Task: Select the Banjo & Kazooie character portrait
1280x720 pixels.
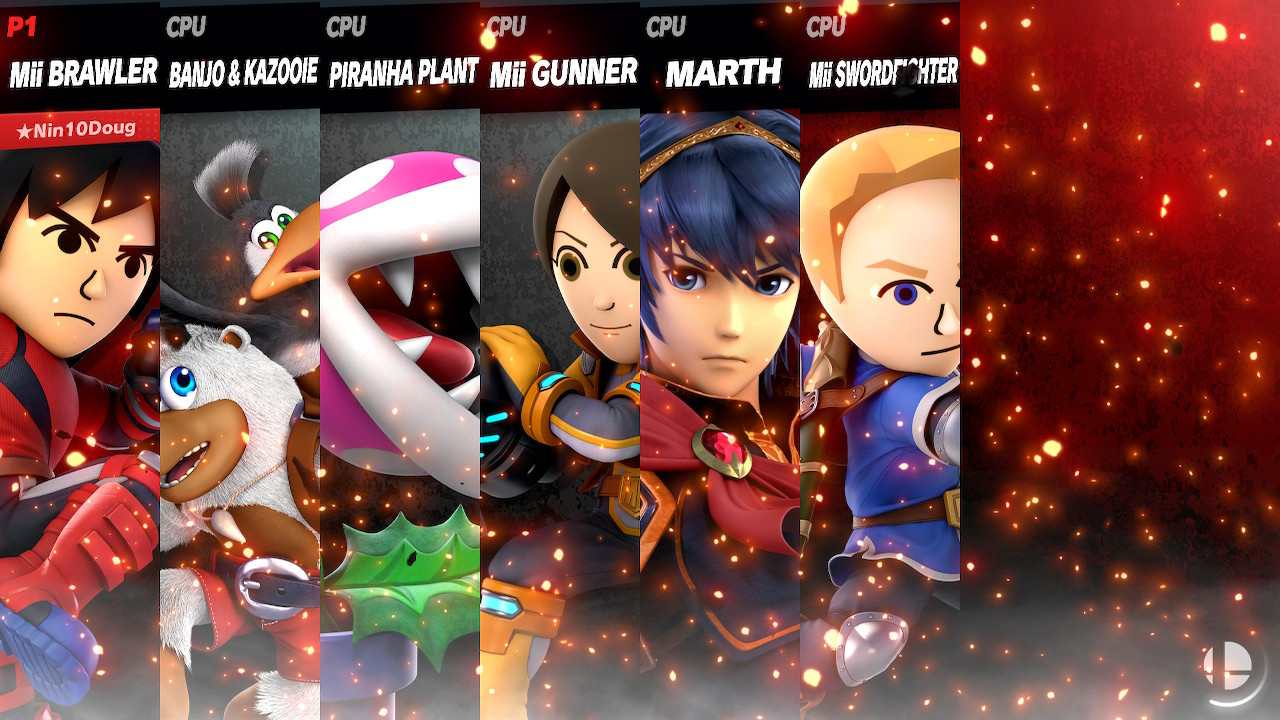Action: [238, 400]
